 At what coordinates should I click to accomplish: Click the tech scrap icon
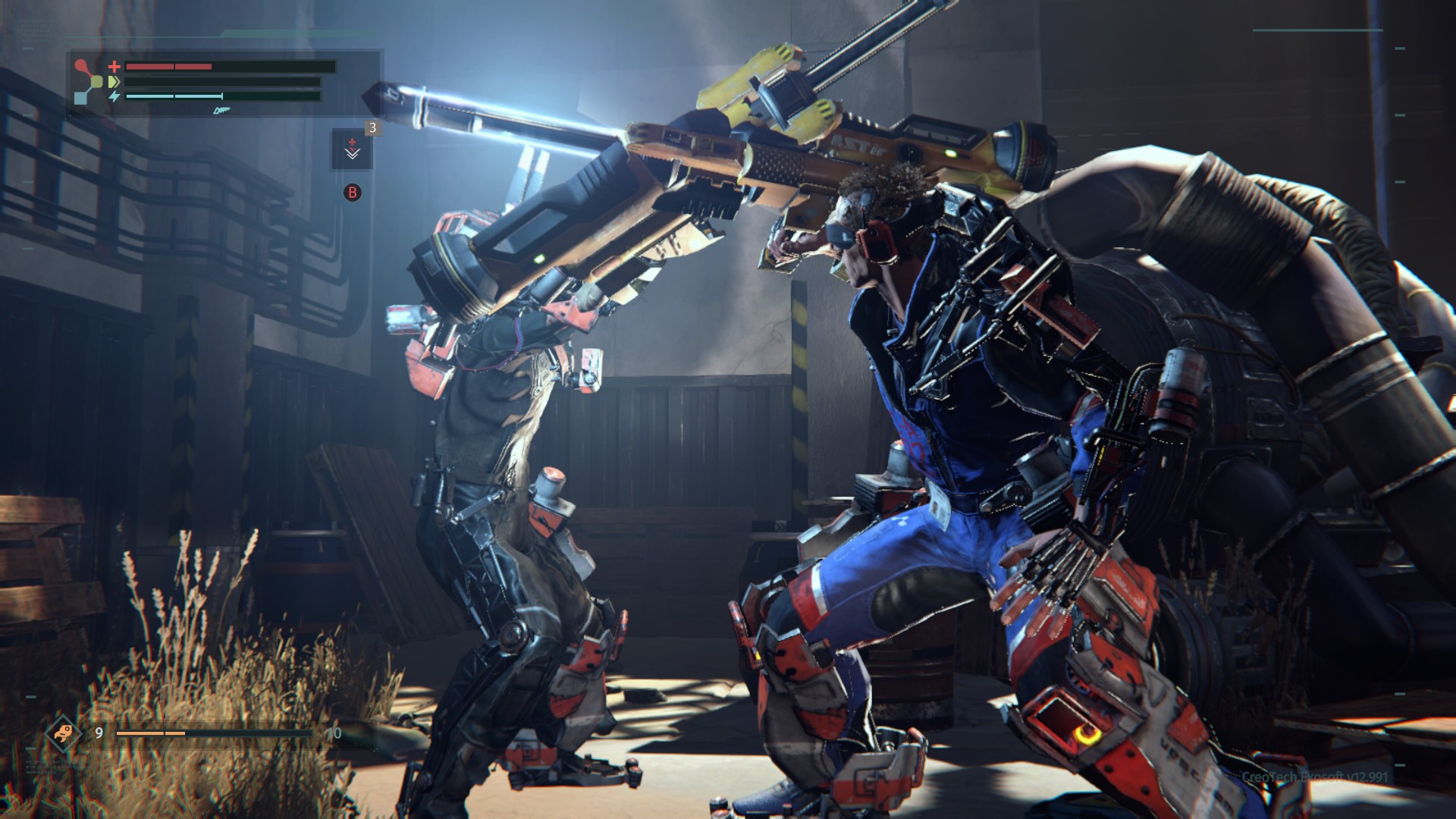pyautogui.click(x=62, y=733)
